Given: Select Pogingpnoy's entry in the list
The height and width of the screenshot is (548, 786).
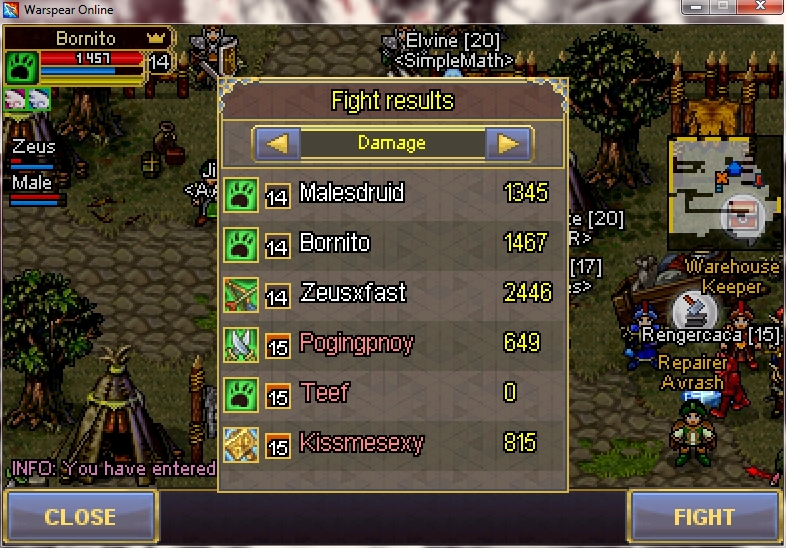Looking at the screenshot, I should click(392, 343).
